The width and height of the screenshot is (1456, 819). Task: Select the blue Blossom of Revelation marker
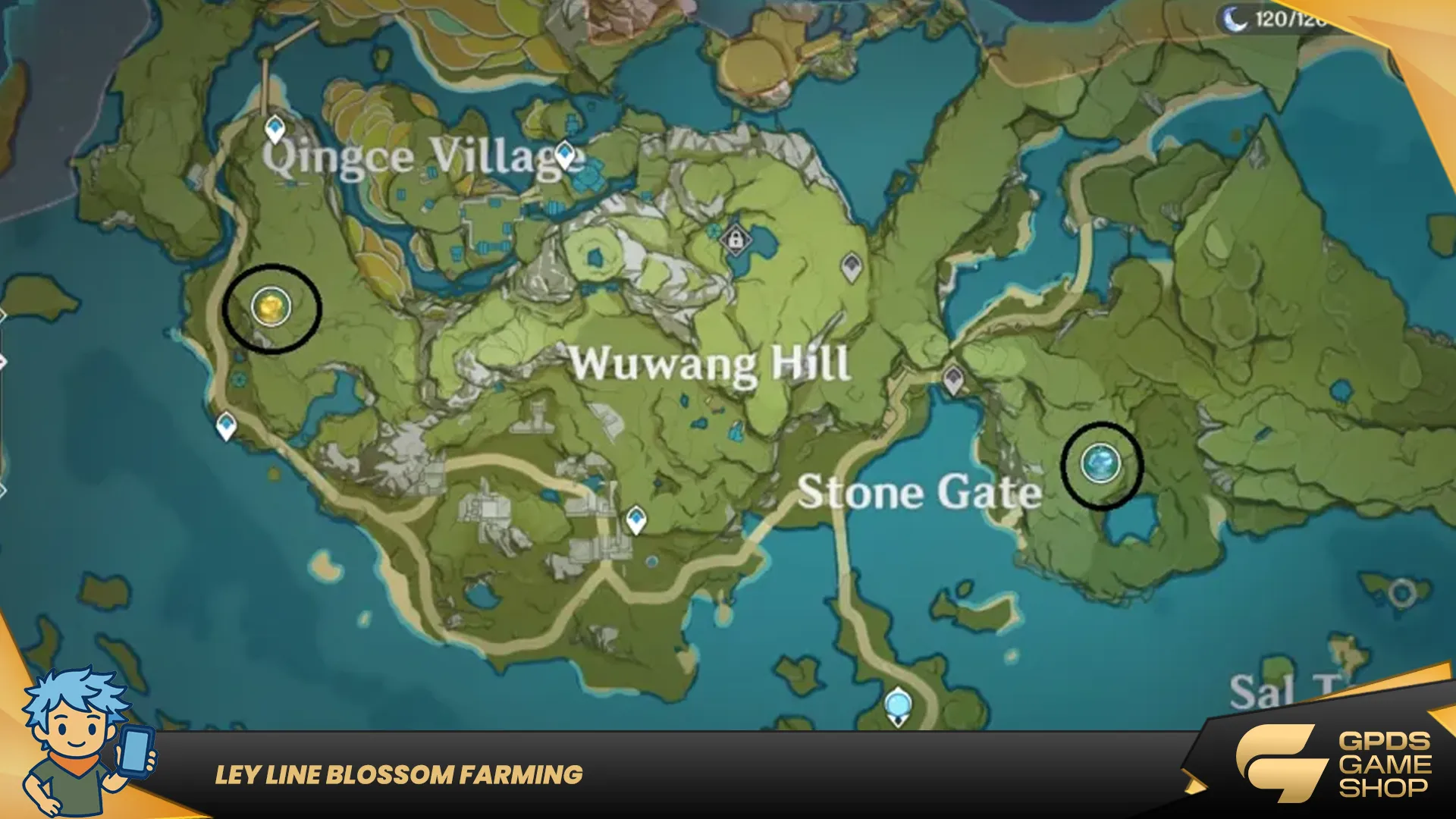[1100, 463]
